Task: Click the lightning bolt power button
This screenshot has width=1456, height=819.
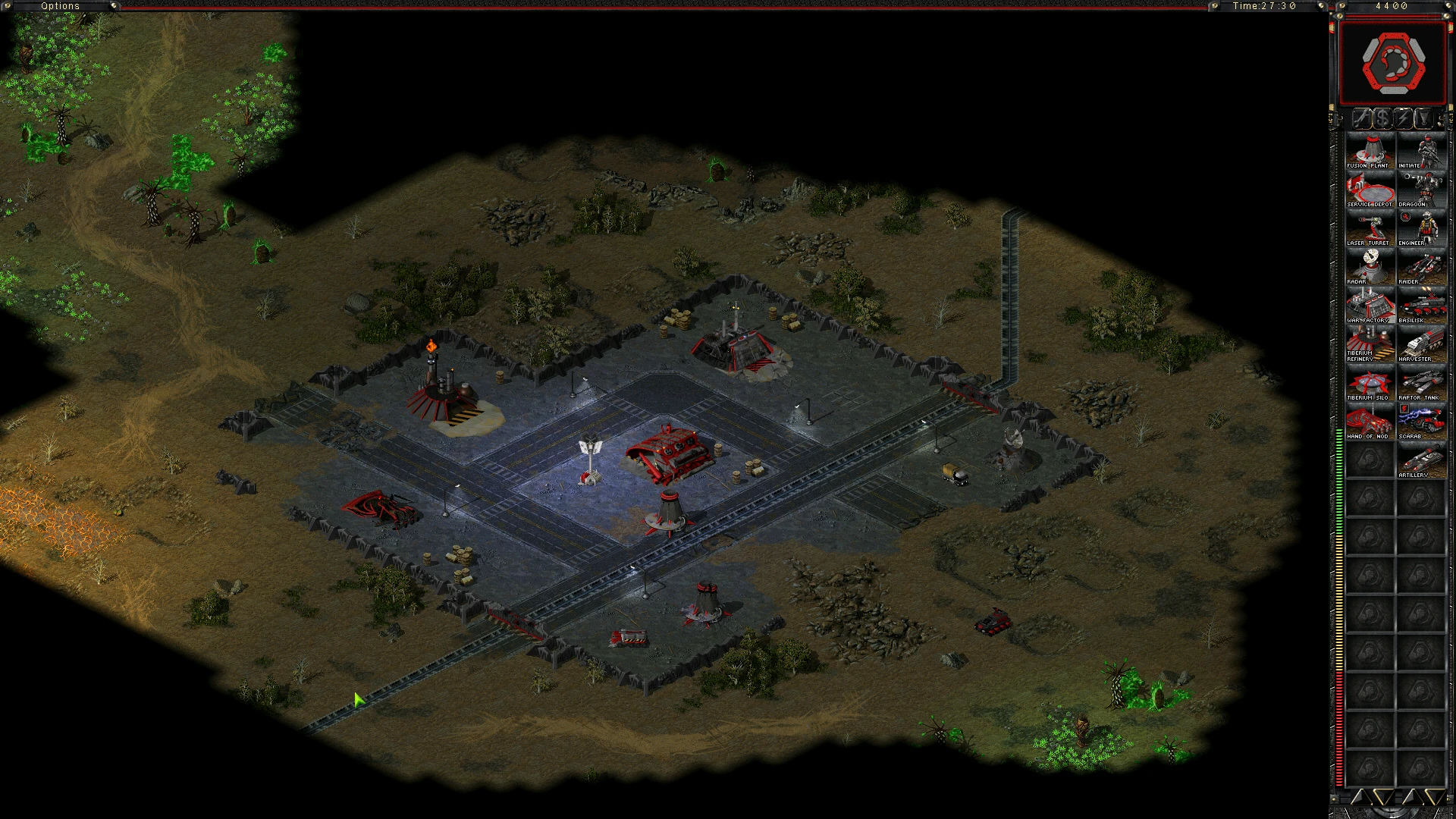Action: click(1403, 118)
